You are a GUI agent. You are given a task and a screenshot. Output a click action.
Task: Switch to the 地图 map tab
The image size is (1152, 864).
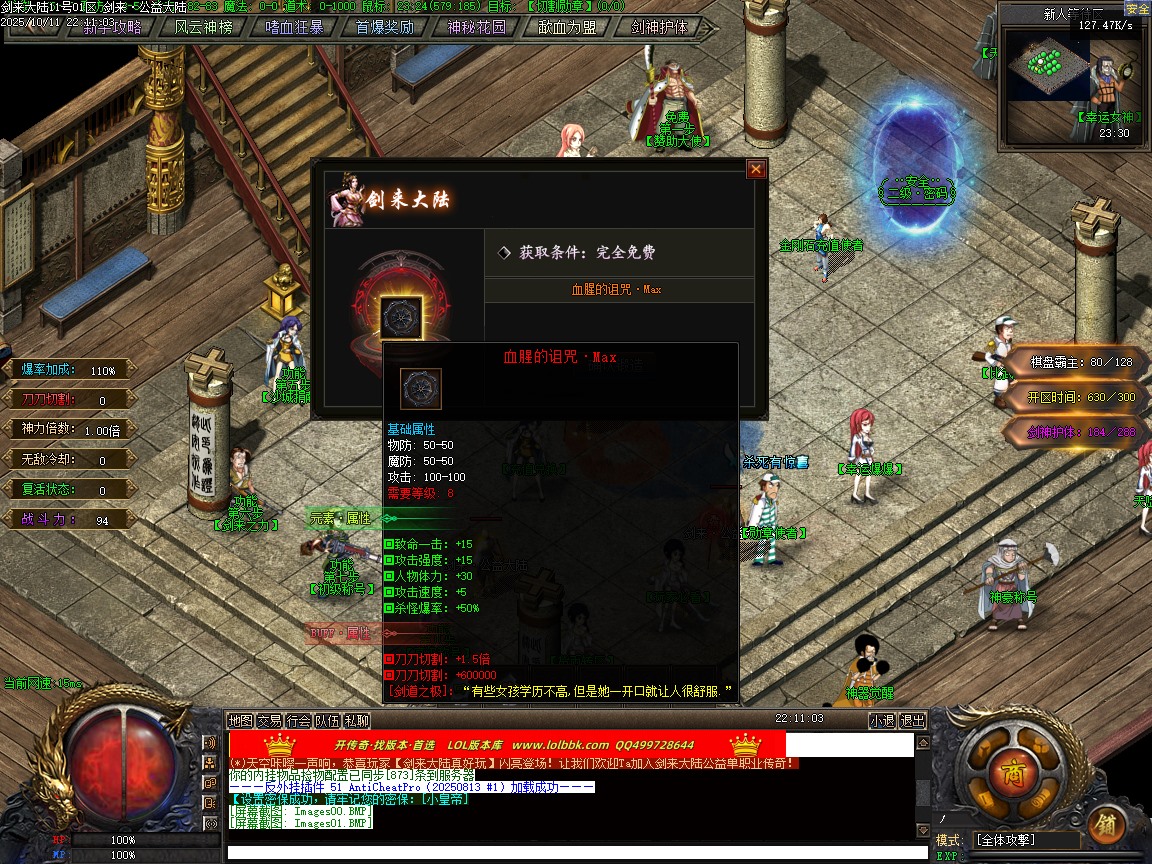240,720
